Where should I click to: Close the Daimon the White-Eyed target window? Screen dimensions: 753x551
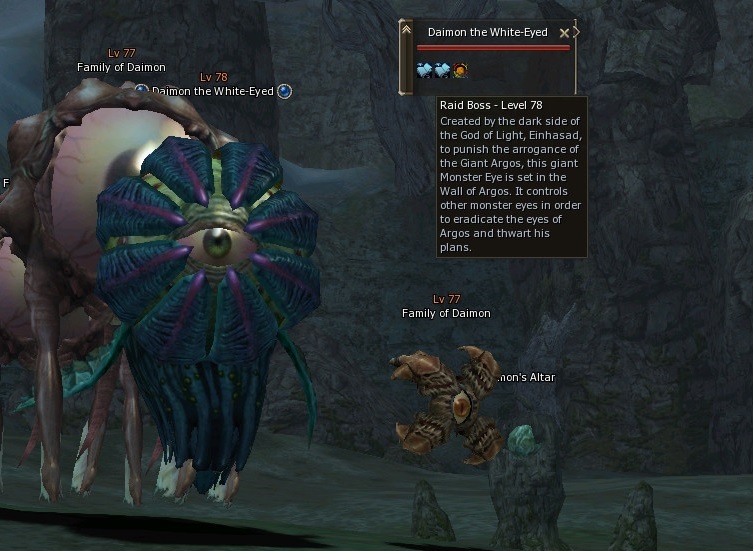pos(564,33)
